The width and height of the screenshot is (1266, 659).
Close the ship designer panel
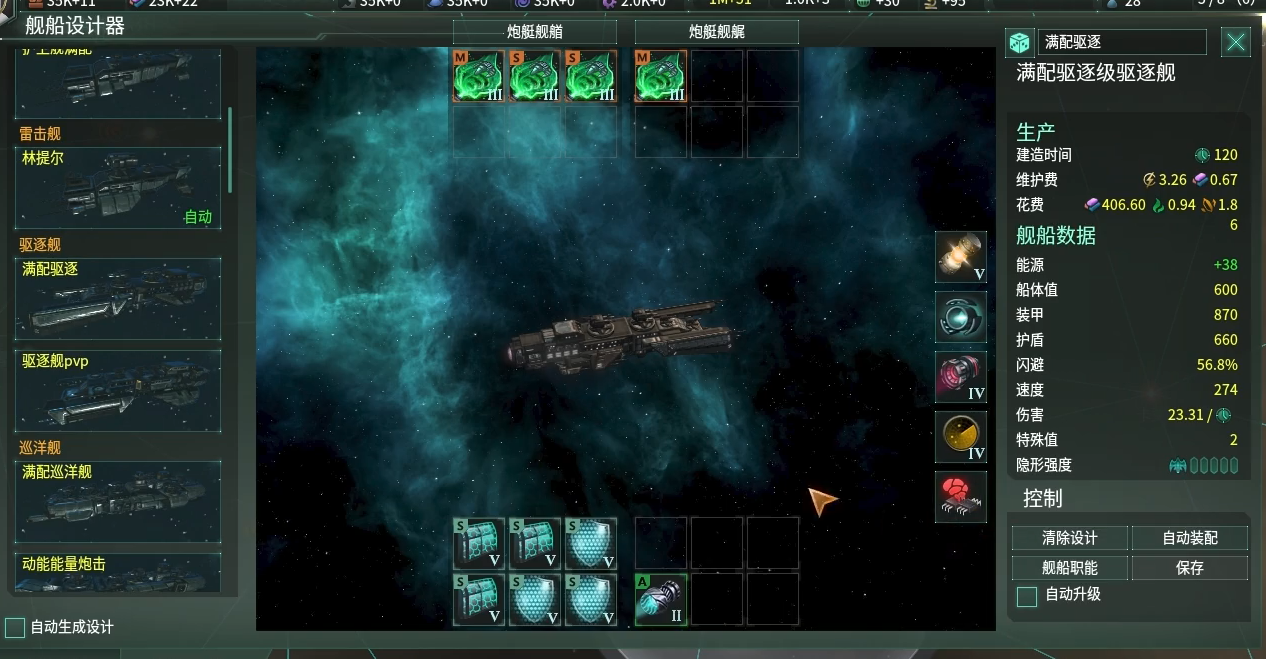pyautogui.click(x=1236, y=42)
